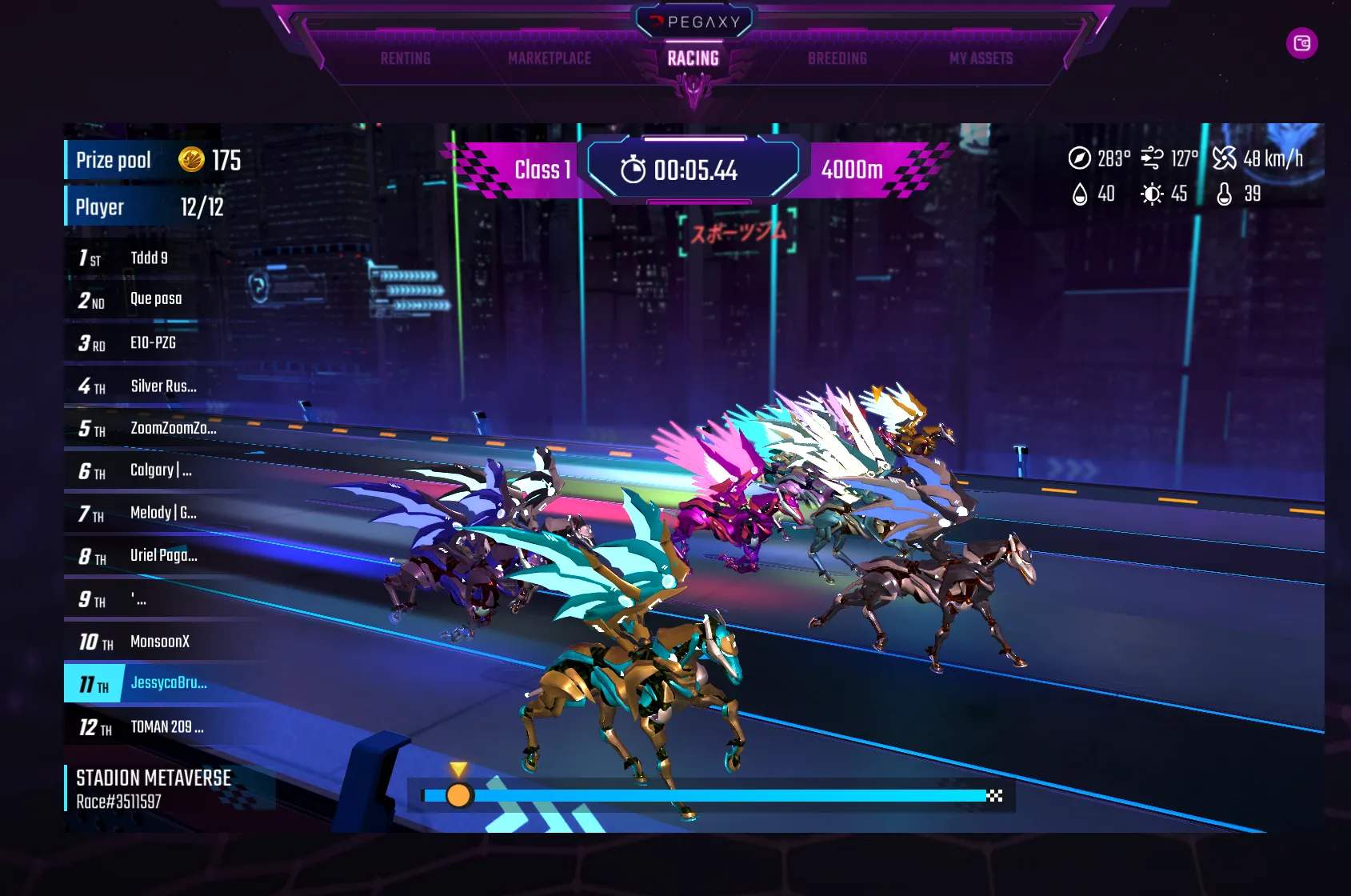Click the stopwatch icon beside race timer

(634, 169)
